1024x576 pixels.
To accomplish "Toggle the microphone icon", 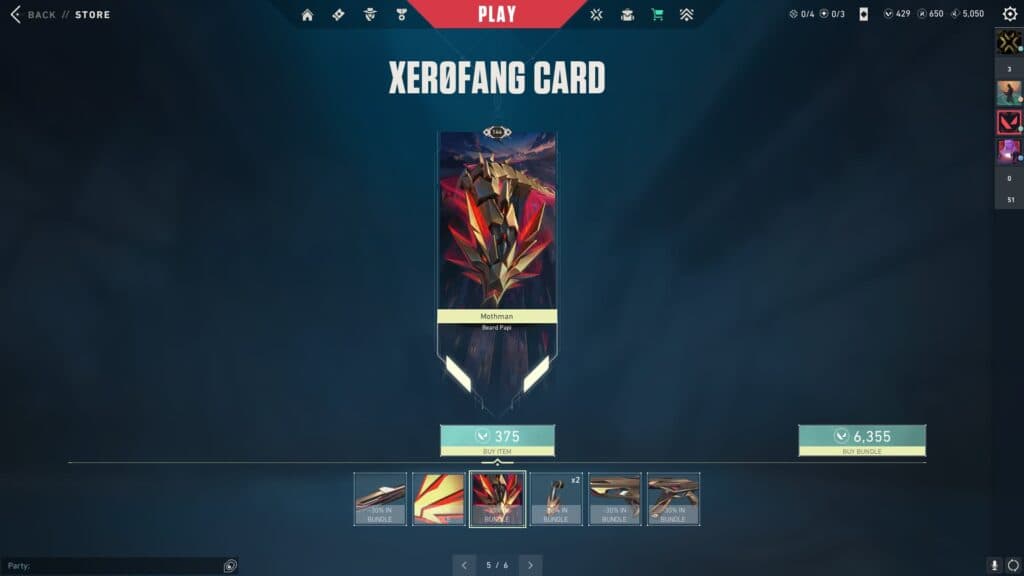I will coord(994,566).
